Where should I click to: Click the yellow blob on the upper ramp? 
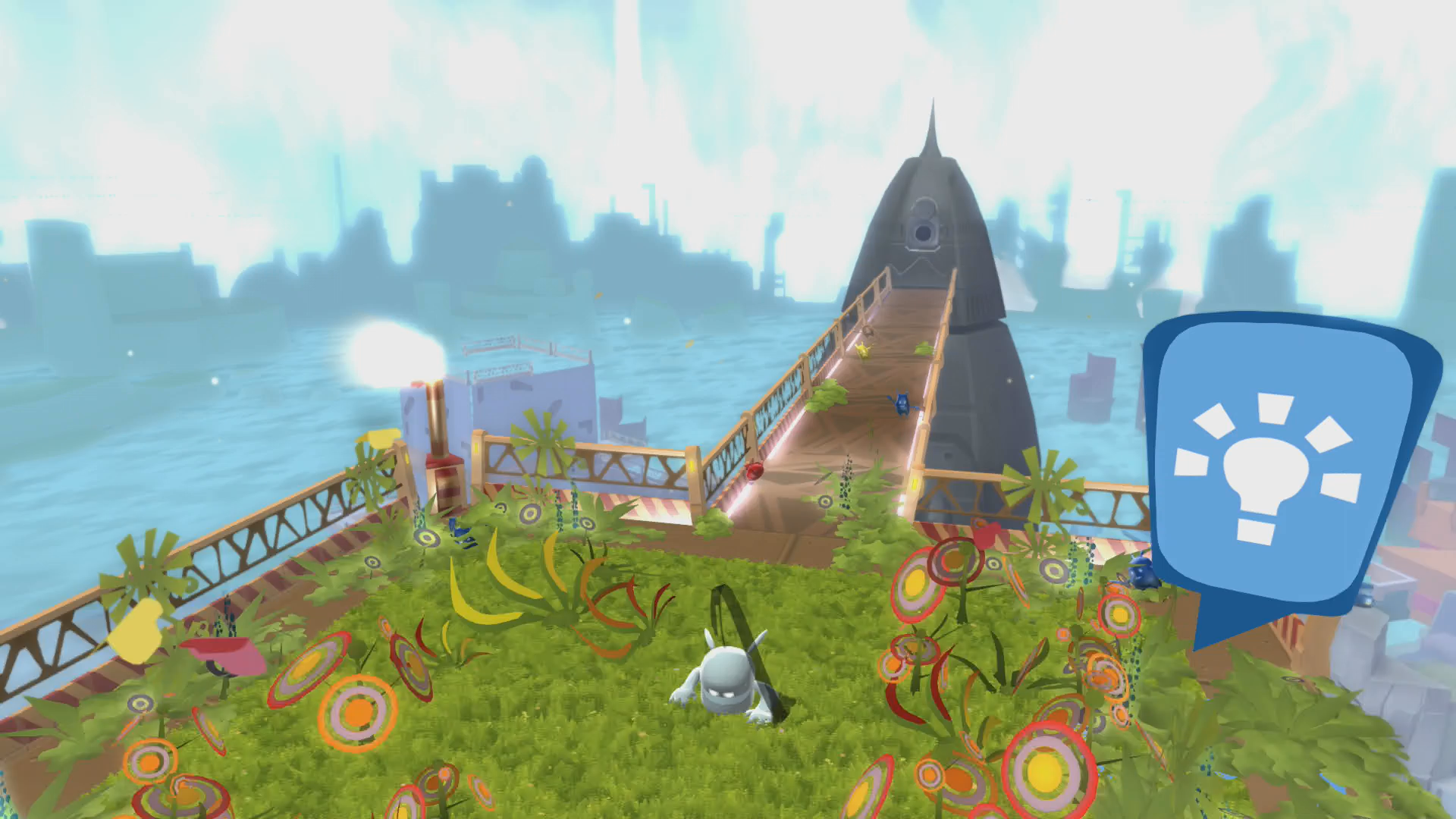[864, 350]
